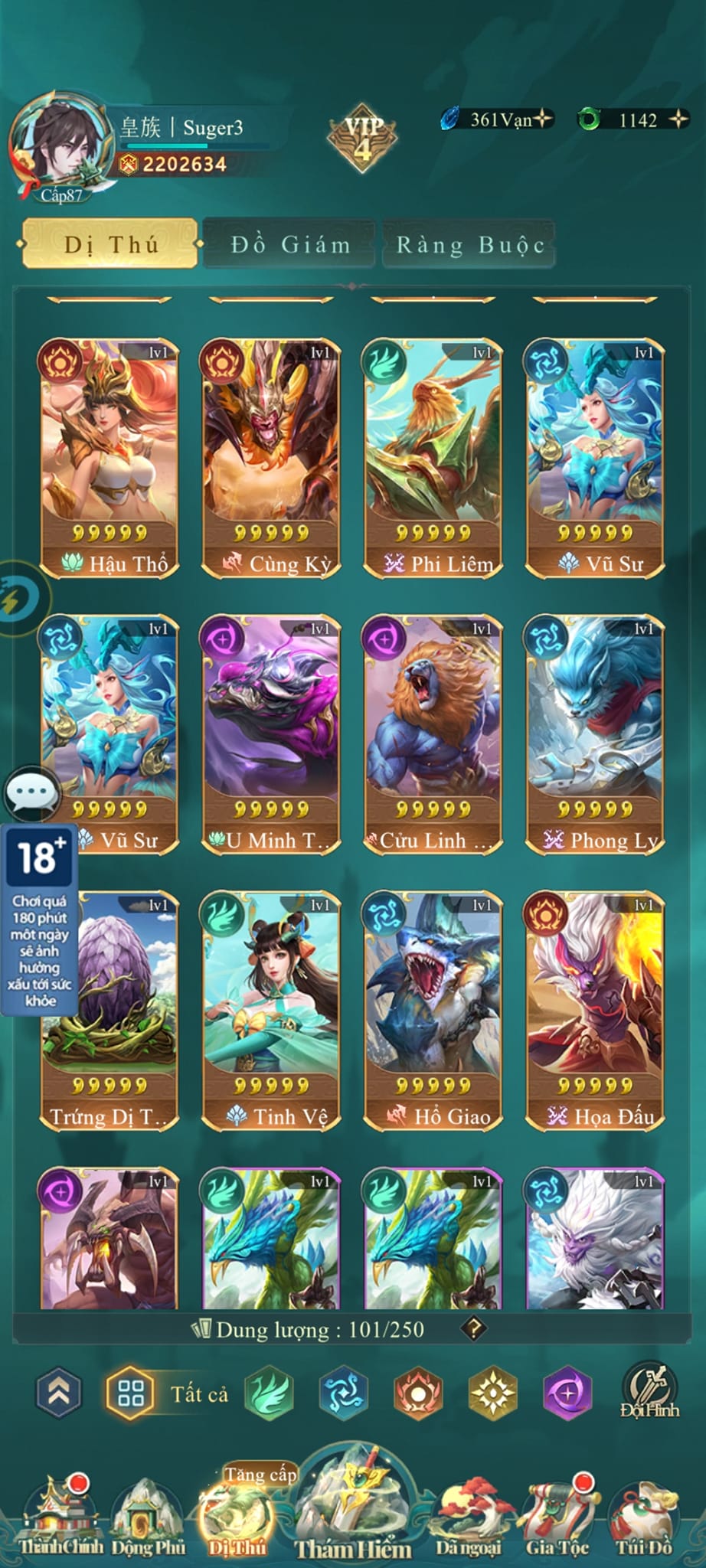Choose the Cùng Kỳ beast card
The height and width of the screenshot is (1568, 706).
tap(271, 459)
